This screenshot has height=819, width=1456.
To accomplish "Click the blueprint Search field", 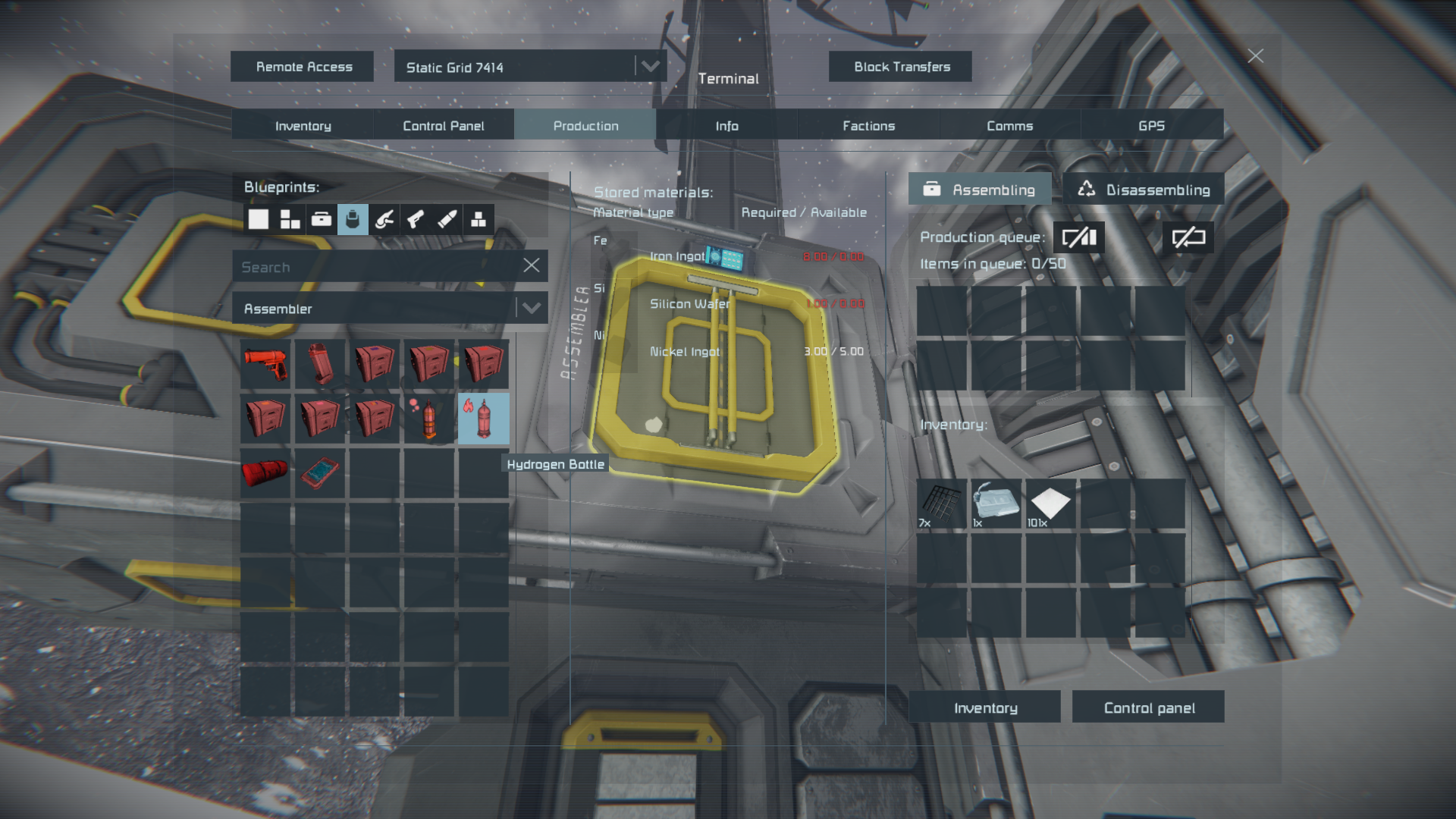I will (375, 267).
